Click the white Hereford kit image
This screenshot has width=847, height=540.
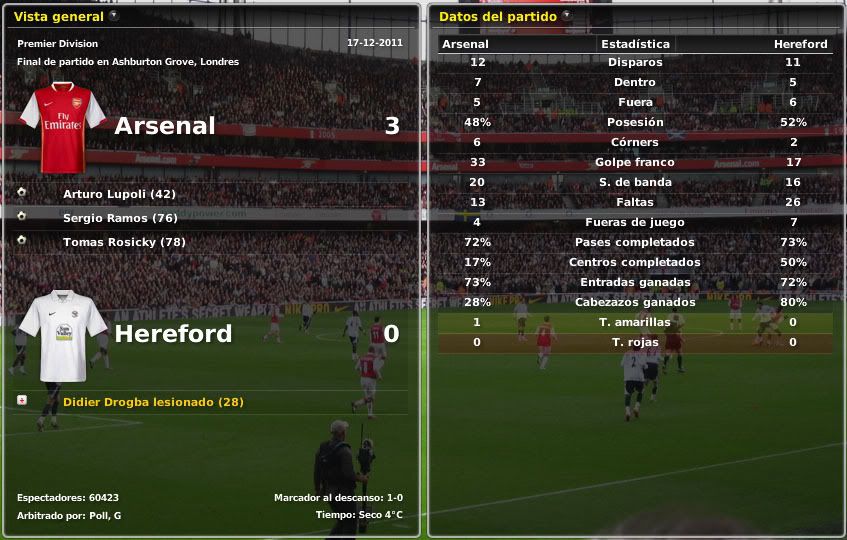[63, 335]
